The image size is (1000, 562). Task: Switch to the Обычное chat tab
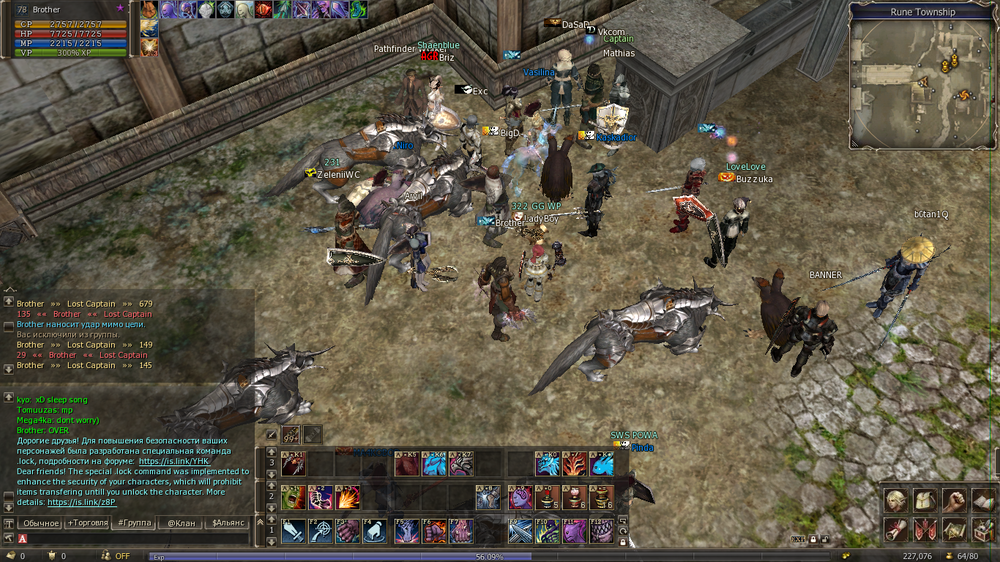pos(41,523)
